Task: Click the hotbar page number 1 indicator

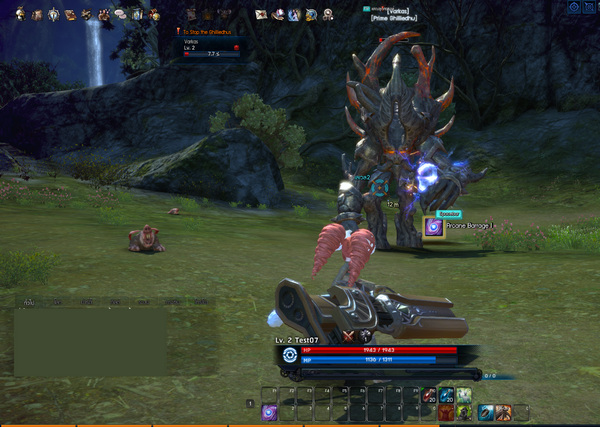Action: click(x=249, y=402)
